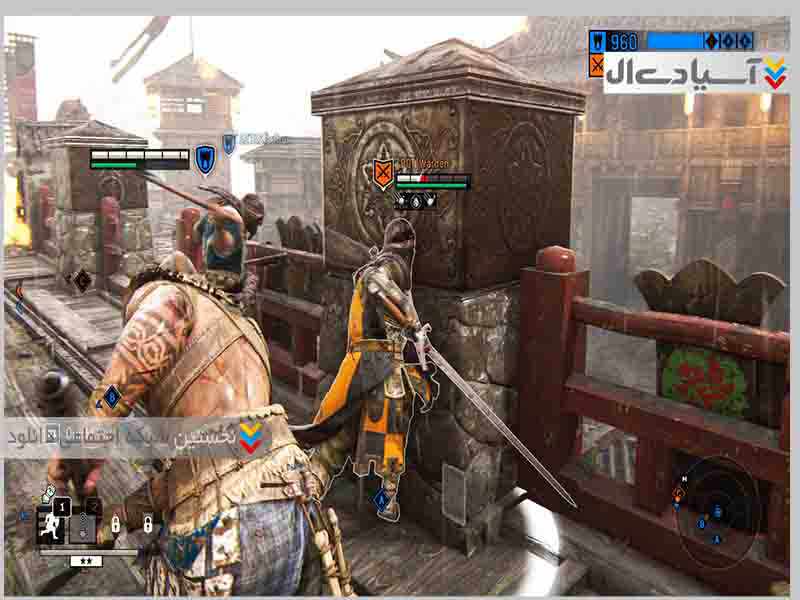800x600 pixels.
Task: Click the zone A marker on the minimap
Action: pos(716,539)
